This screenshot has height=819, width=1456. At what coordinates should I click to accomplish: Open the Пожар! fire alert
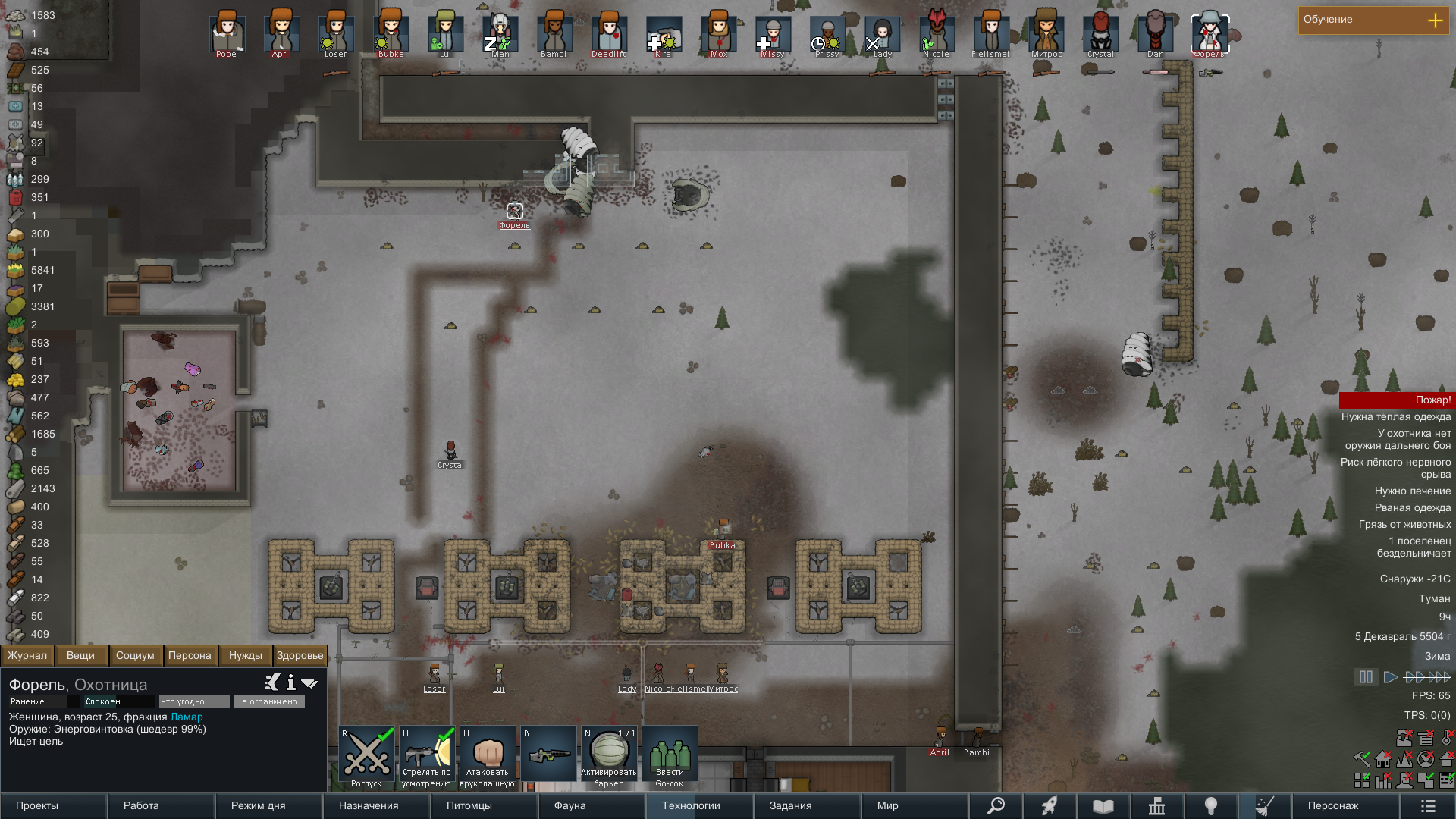click(1396, 400)
